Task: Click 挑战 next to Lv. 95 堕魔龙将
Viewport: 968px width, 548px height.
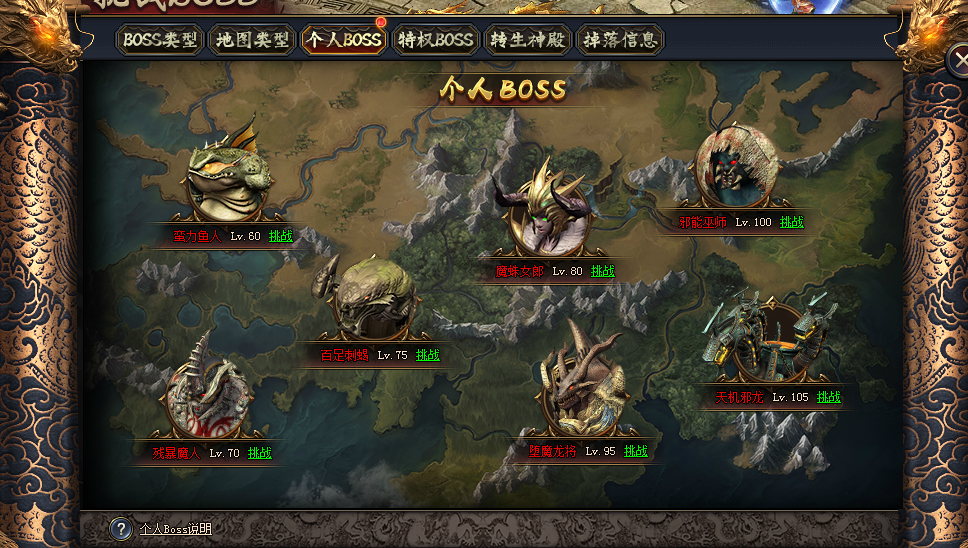Action: coord(636,451)
